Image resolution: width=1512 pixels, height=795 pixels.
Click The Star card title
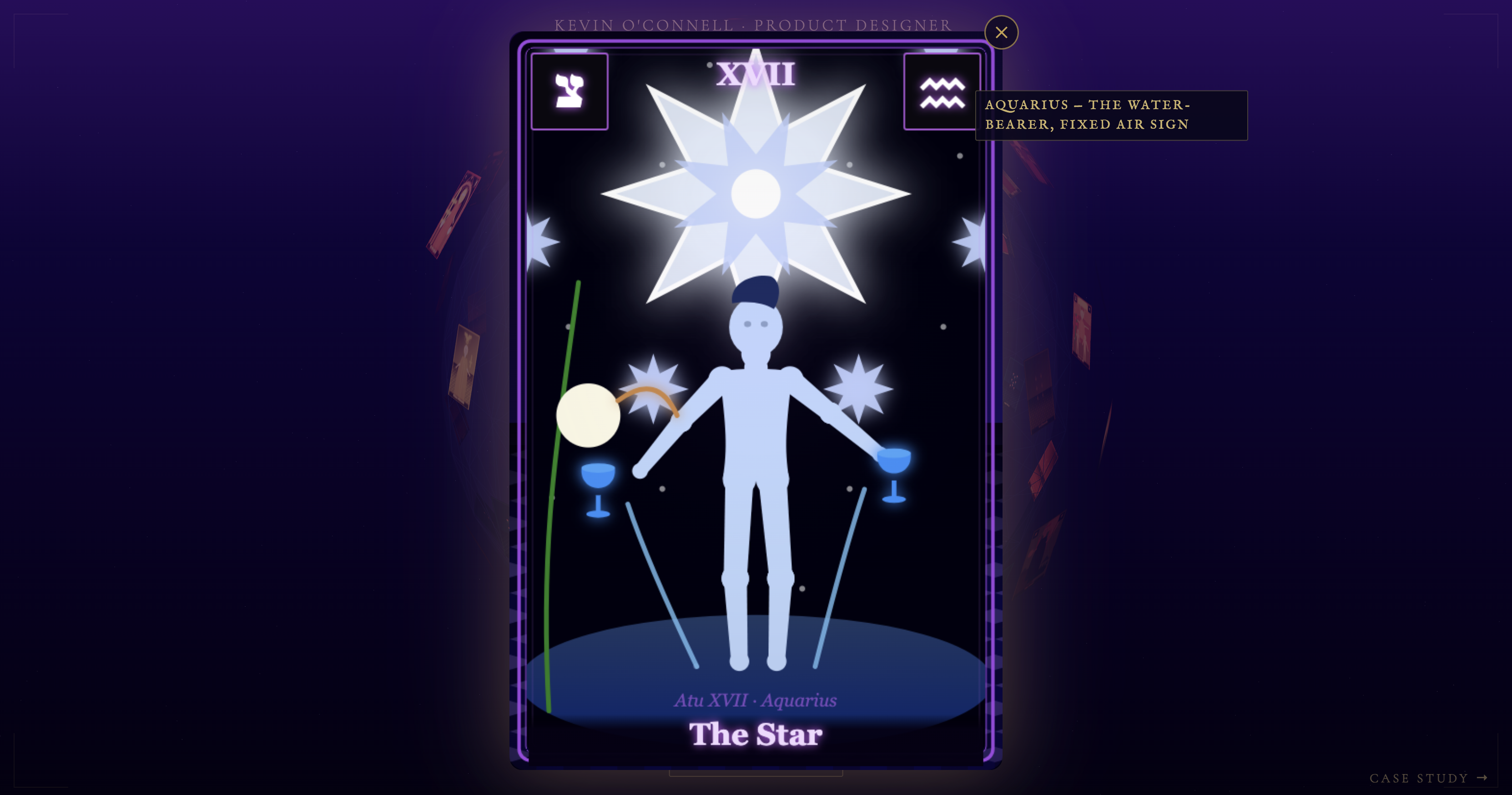(x=756, y=735)
